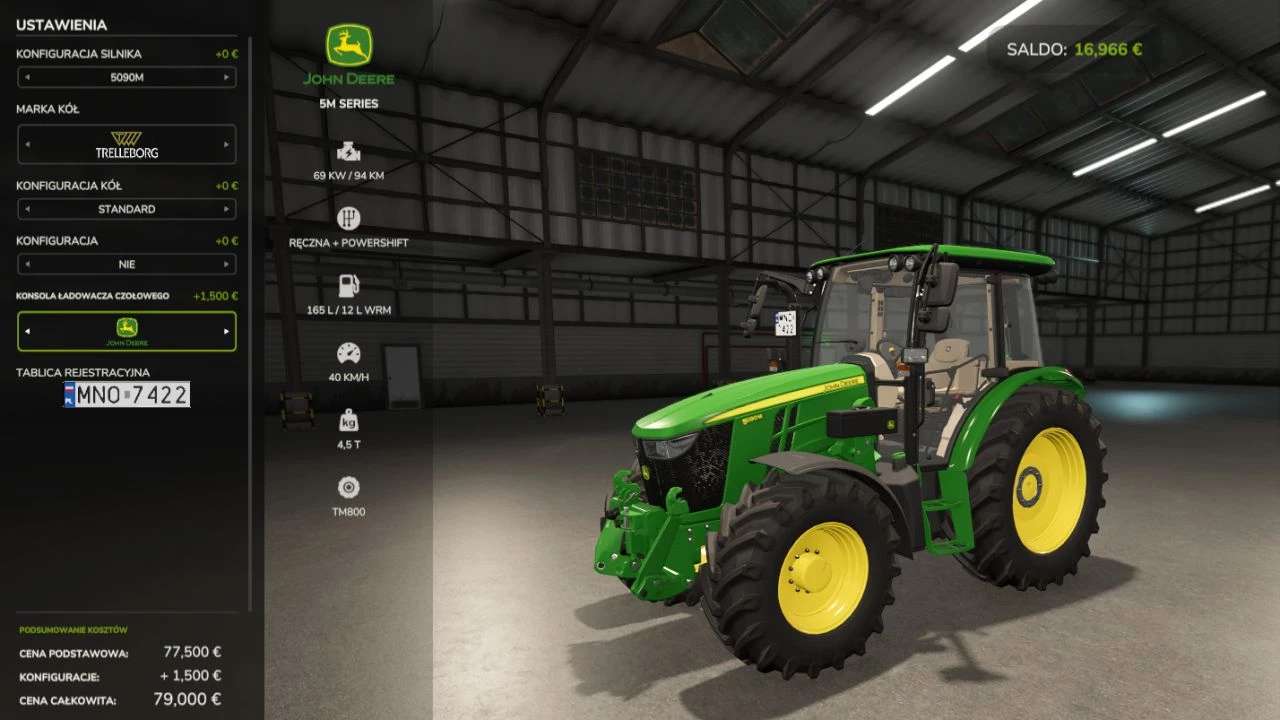Image resolution: width=1280 pixels, height=720 pixels.
Task: Select the STANDARD wheel configuration option
Action: (127, 209)
